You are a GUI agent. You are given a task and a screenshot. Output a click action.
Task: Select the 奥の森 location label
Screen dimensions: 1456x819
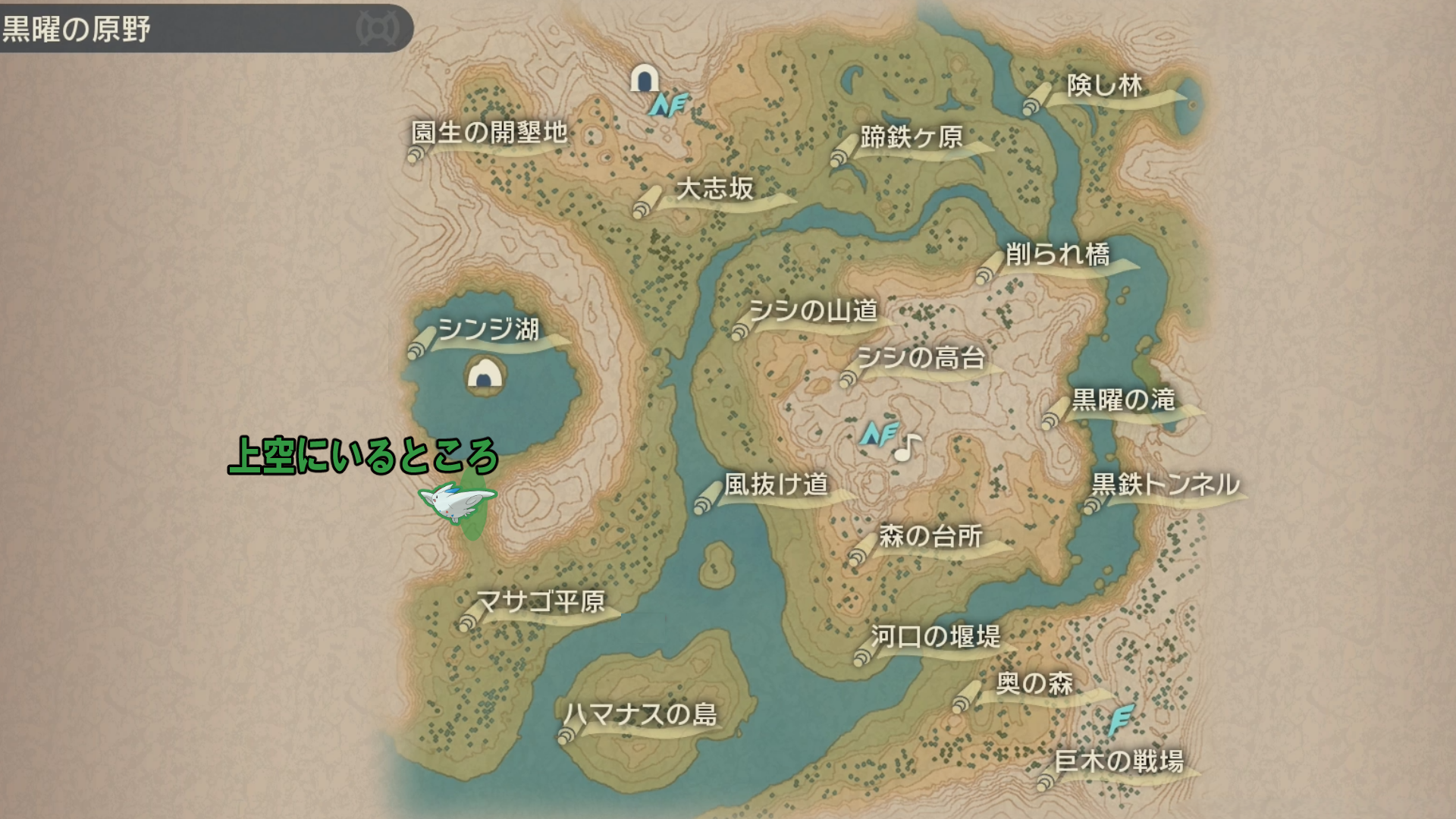point(1034,683)
